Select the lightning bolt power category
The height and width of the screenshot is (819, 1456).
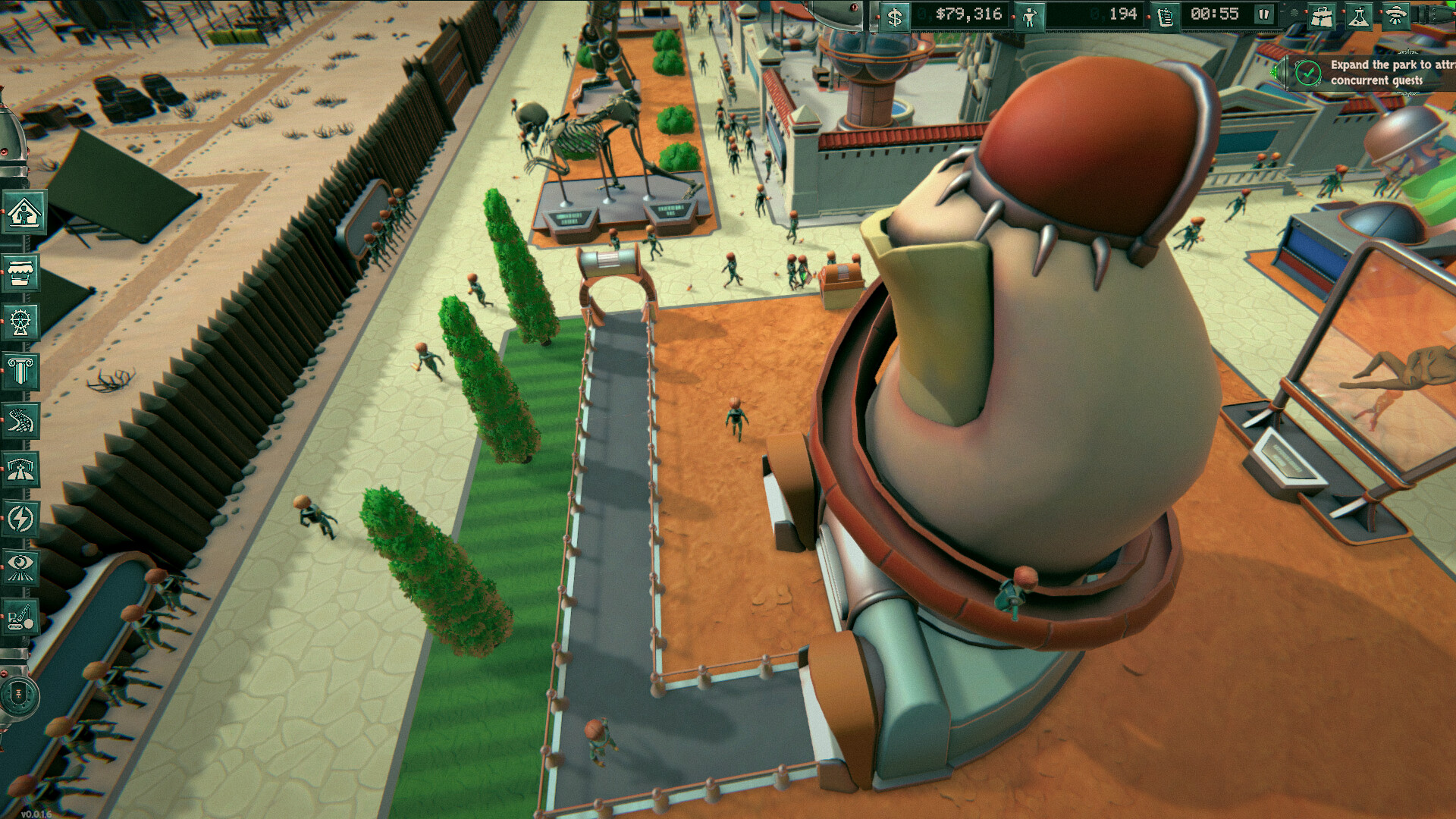20,519
